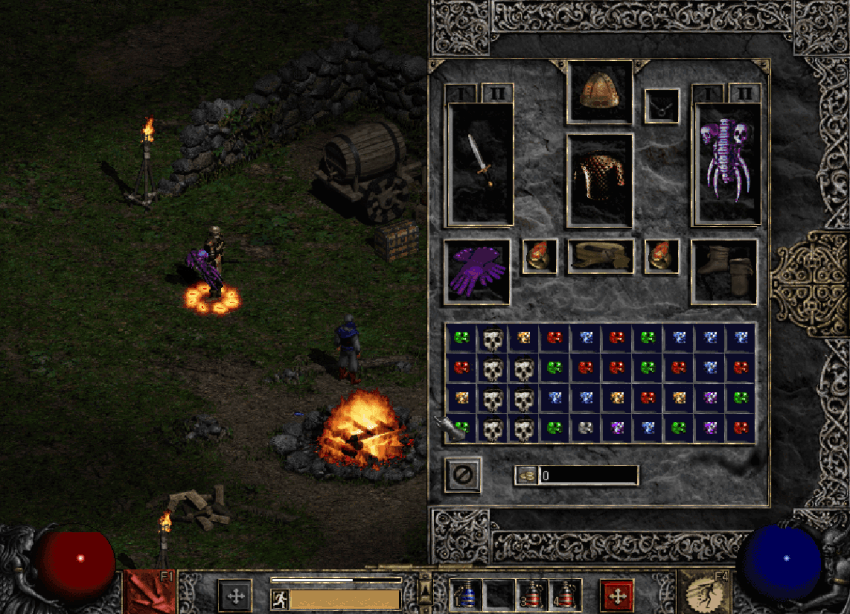The height and width of the screenshot is (614, 850).
Task: Select the ring next to the gloves
Action: [540, 256]
